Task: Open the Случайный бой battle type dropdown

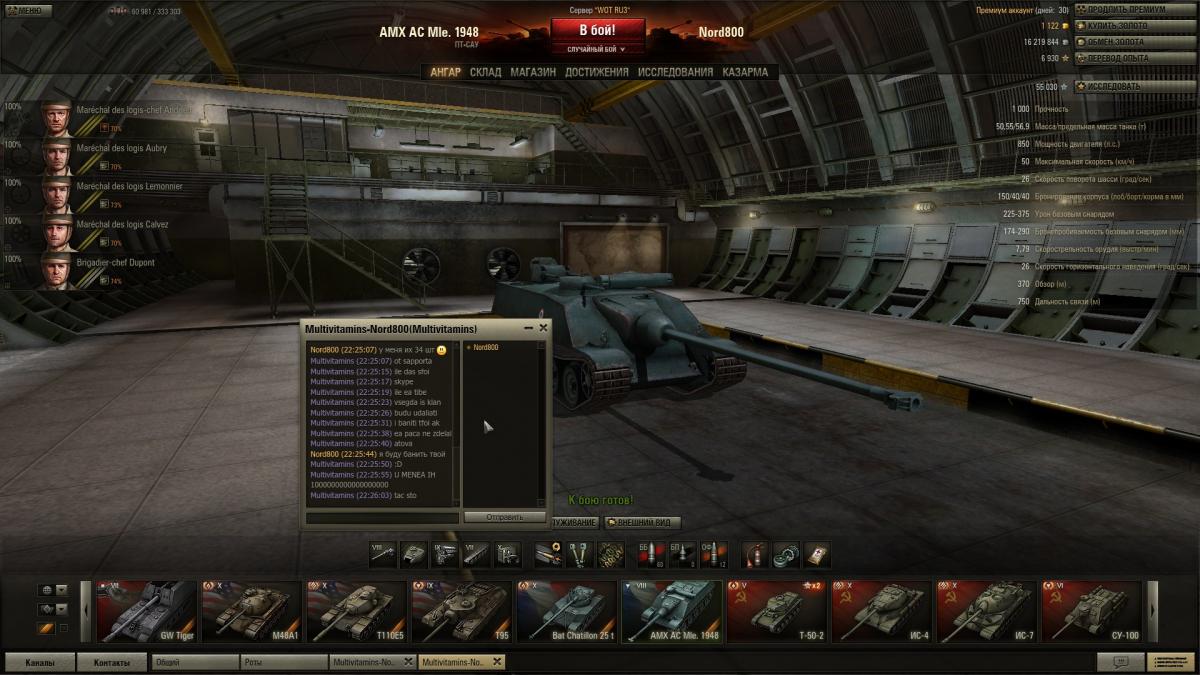Action: pos(598,48)
